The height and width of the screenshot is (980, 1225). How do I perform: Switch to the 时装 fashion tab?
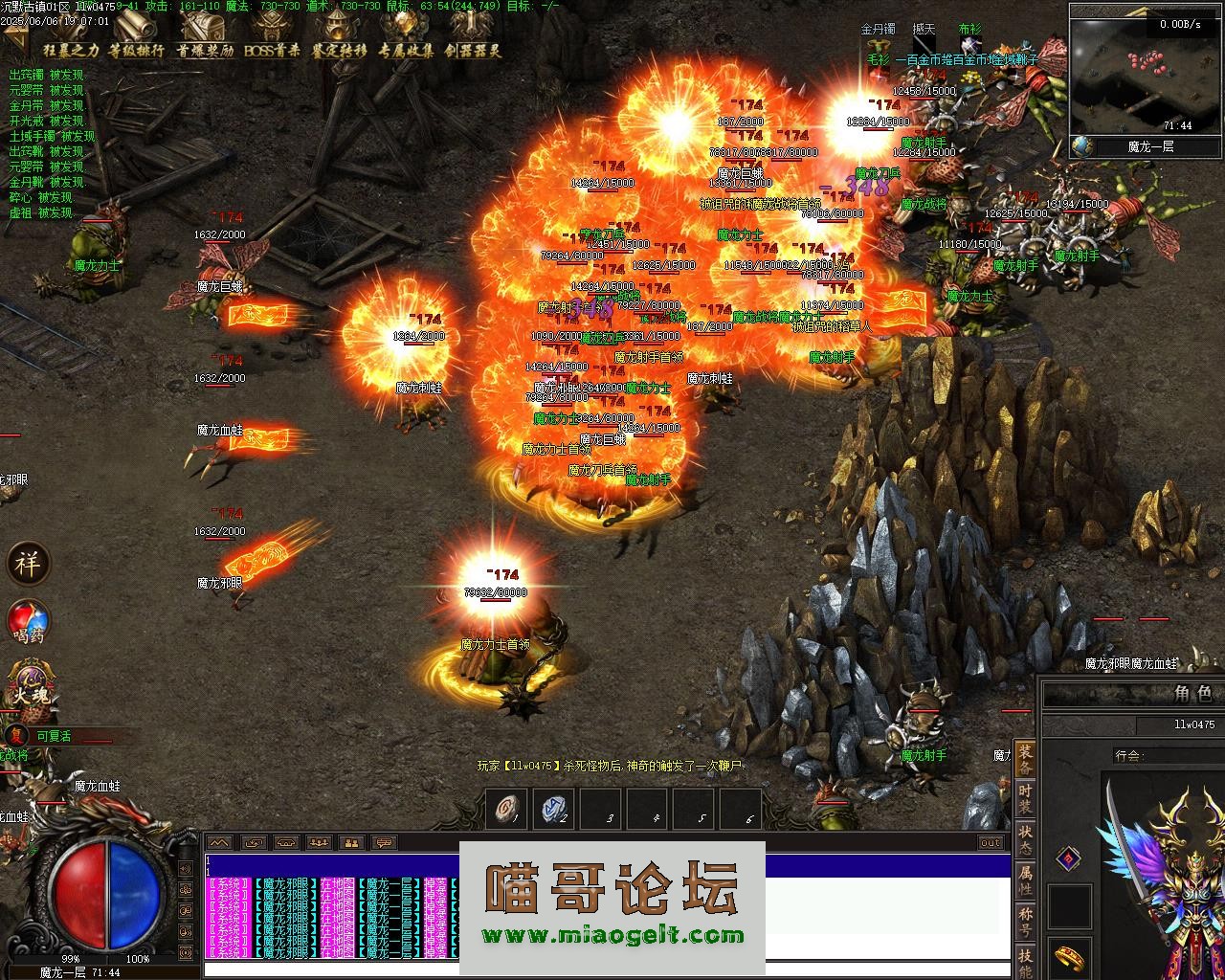tap(1025, 798)
